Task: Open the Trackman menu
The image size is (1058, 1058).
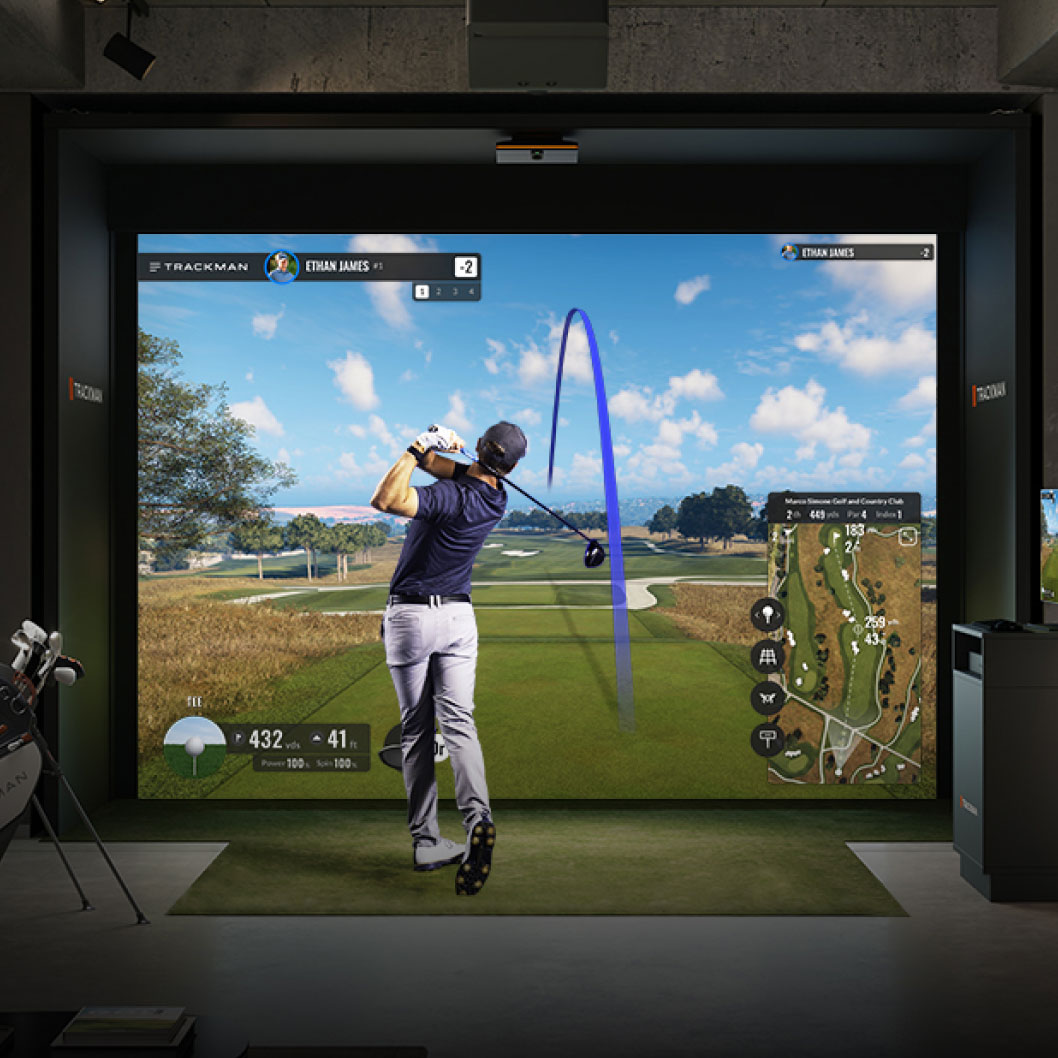Action: coord(155,267)
